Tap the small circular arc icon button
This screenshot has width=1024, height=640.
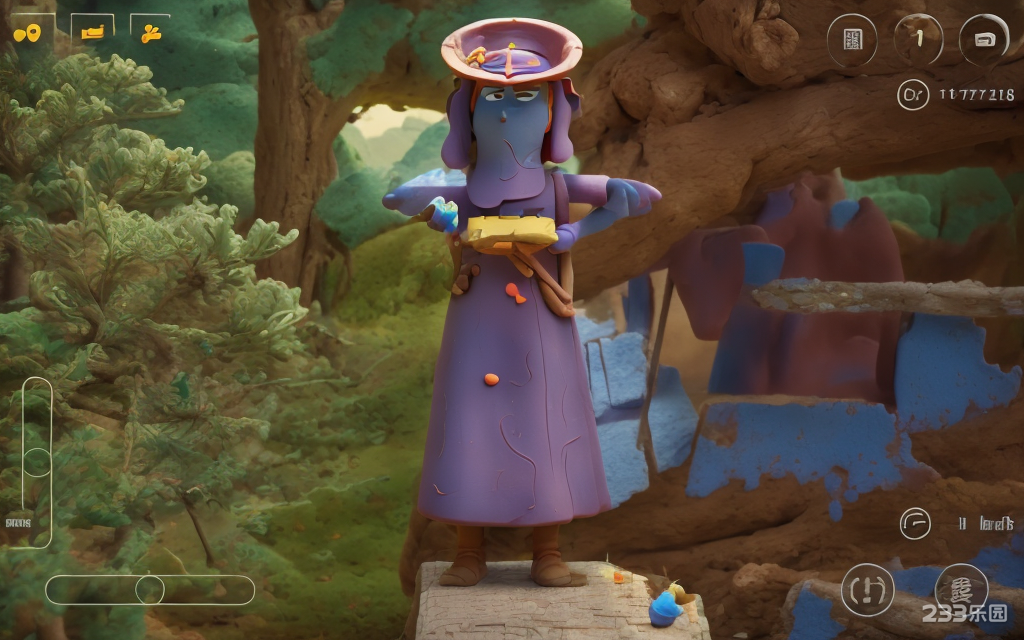coord(914,523)
